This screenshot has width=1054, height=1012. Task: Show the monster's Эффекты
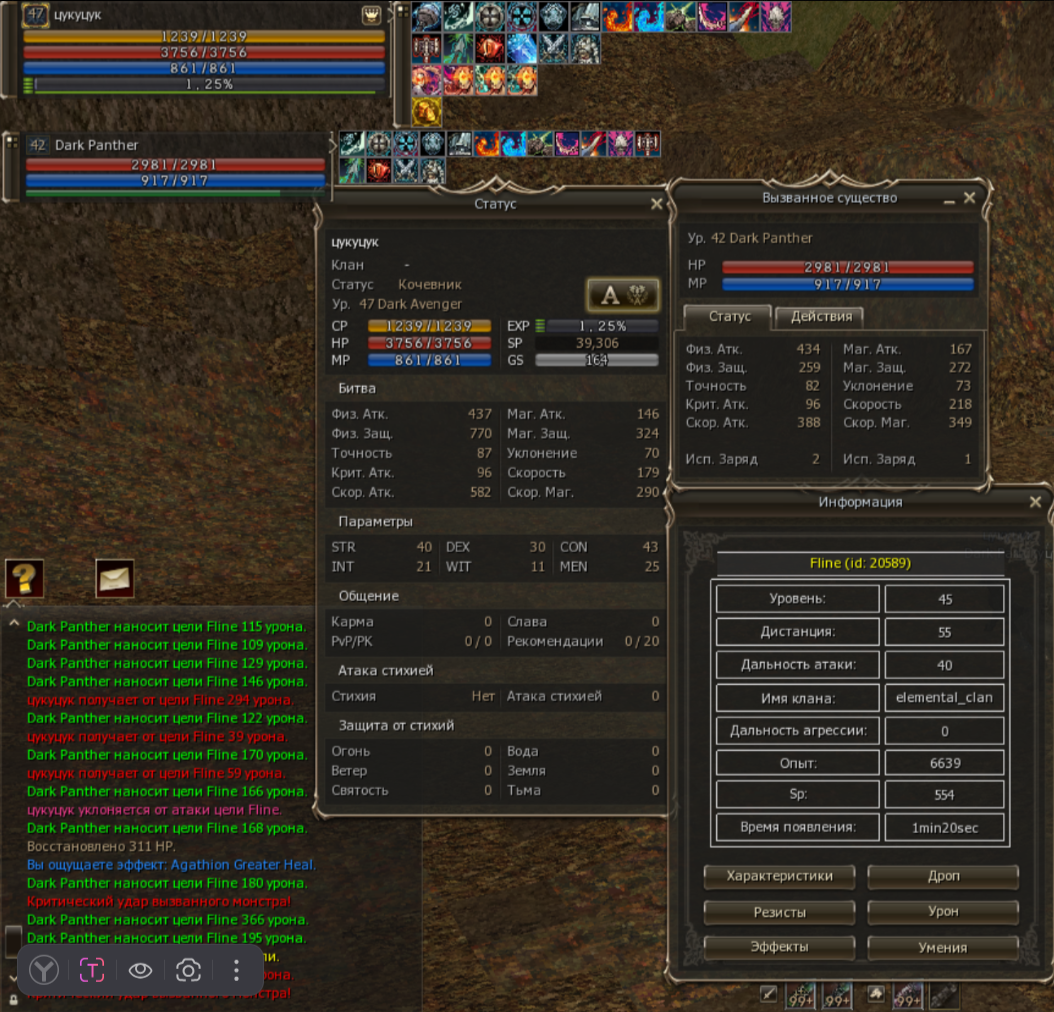pos(779,947)
